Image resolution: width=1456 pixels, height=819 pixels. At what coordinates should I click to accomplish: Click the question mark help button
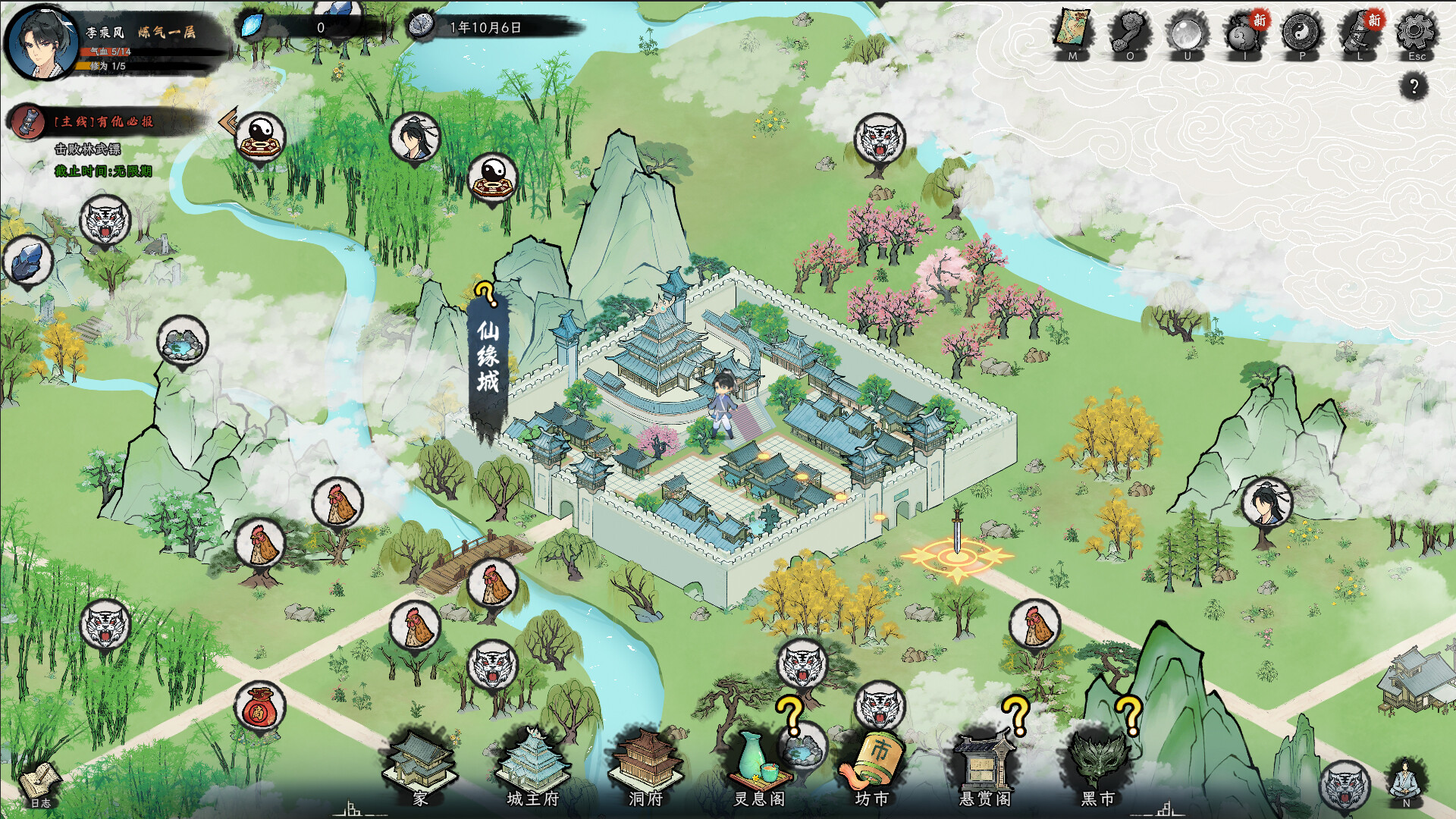pos(1414,86)
